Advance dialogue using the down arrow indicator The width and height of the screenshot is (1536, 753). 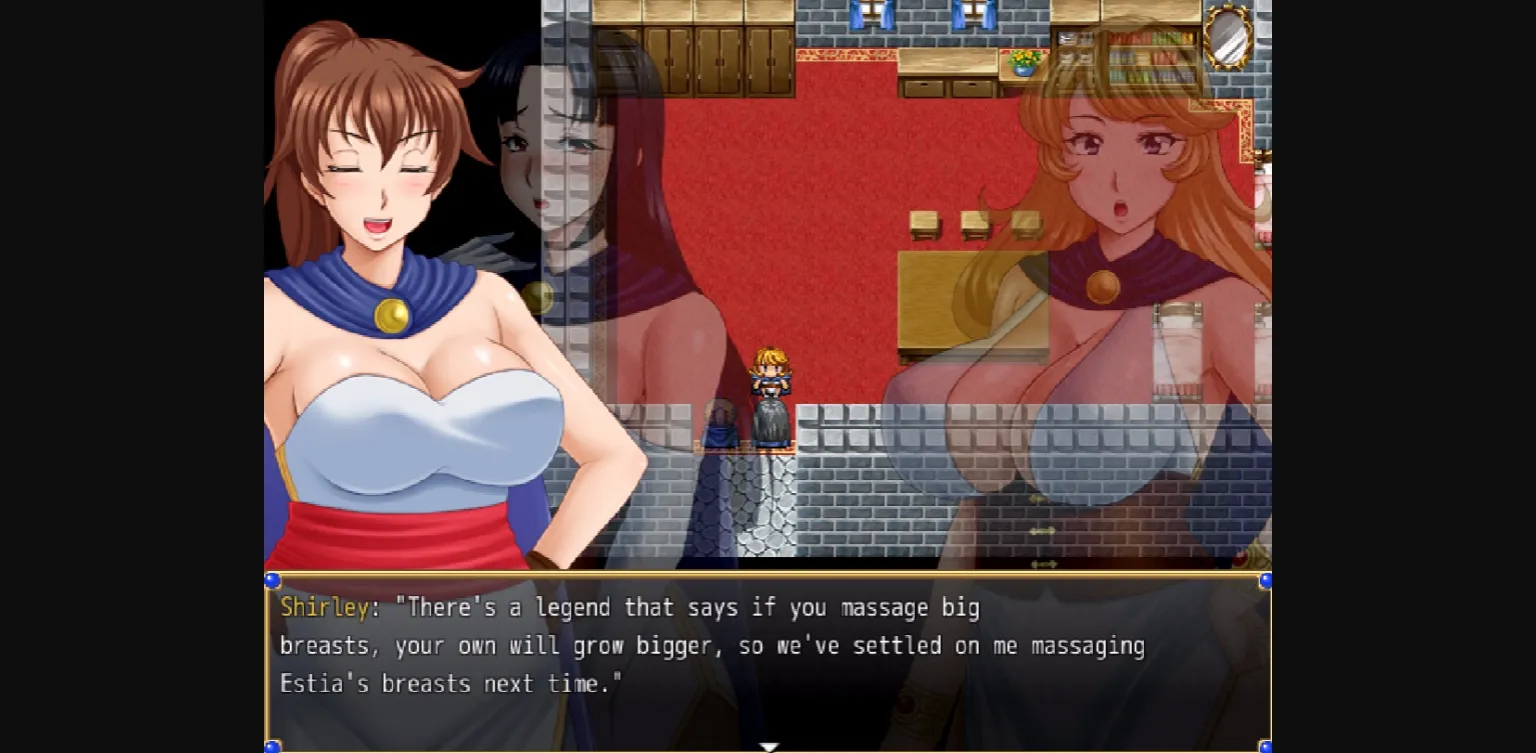point(769,746)
